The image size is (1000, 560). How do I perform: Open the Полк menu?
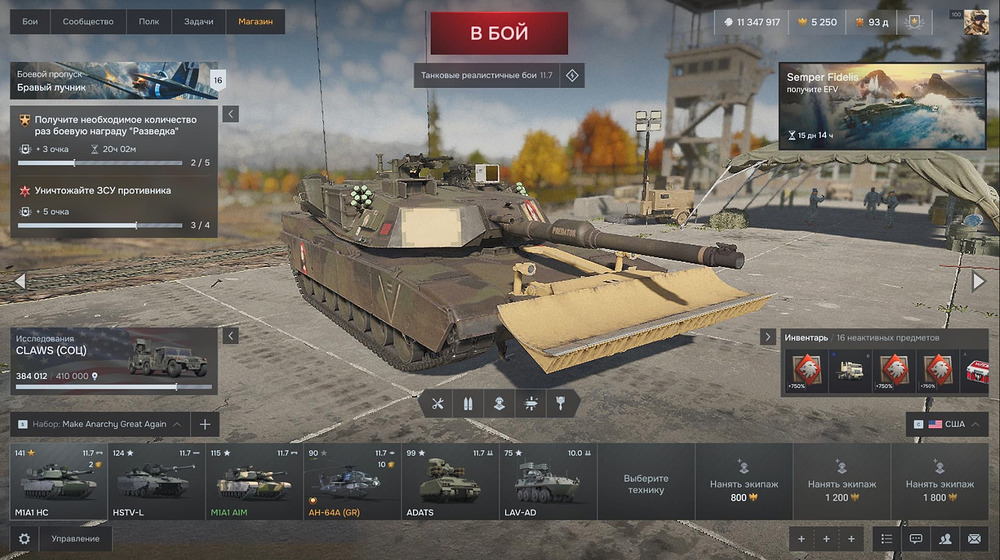(148, 21)
